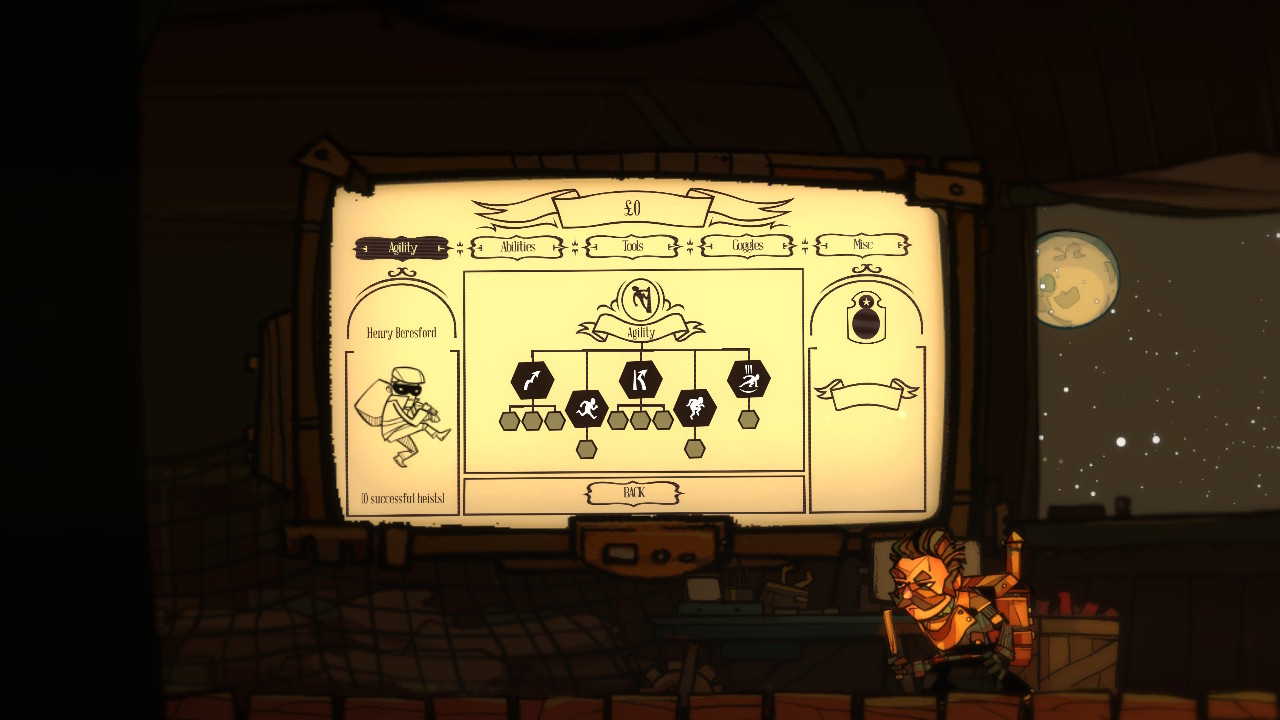Click the £0 funds banner at the top
The width and height of the screenshot is (1280, 720).
pyautogui.click(x=634, y=206)
